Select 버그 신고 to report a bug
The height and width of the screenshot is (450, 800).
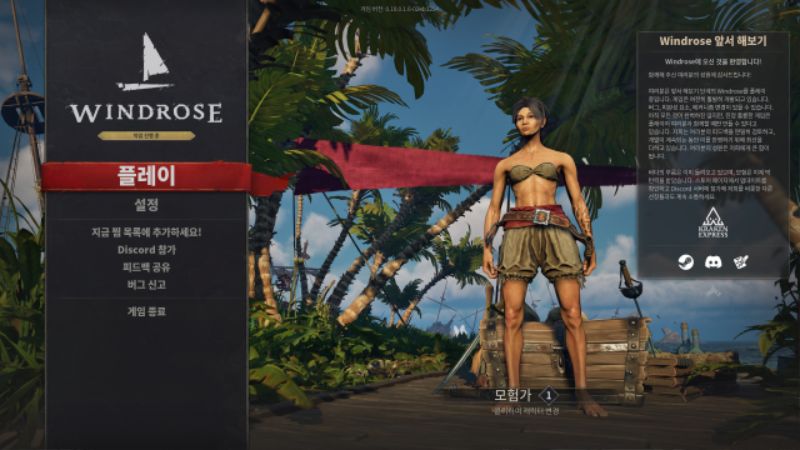146,284
